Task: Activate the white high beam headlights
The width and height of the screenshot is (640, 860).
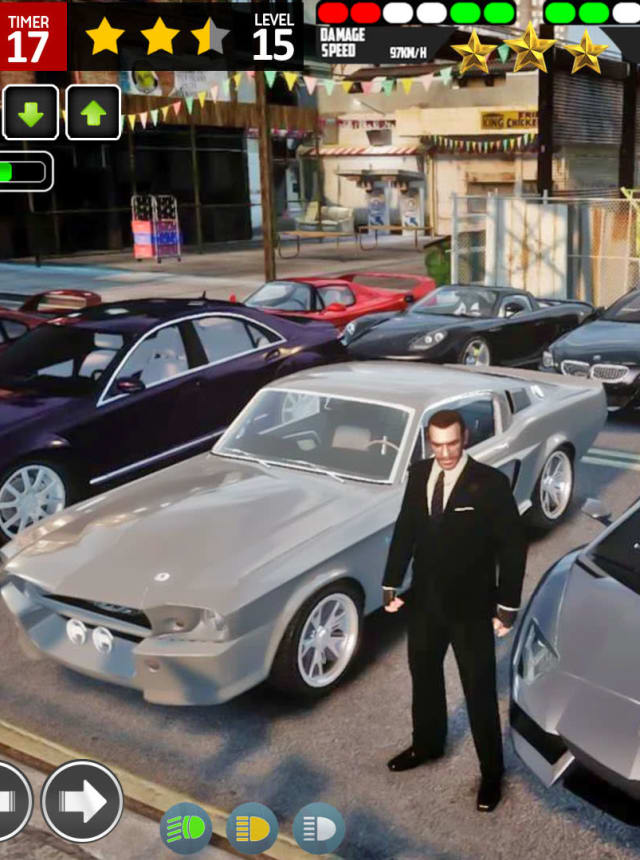Action: pyautogui.click(x=318, y=828)
